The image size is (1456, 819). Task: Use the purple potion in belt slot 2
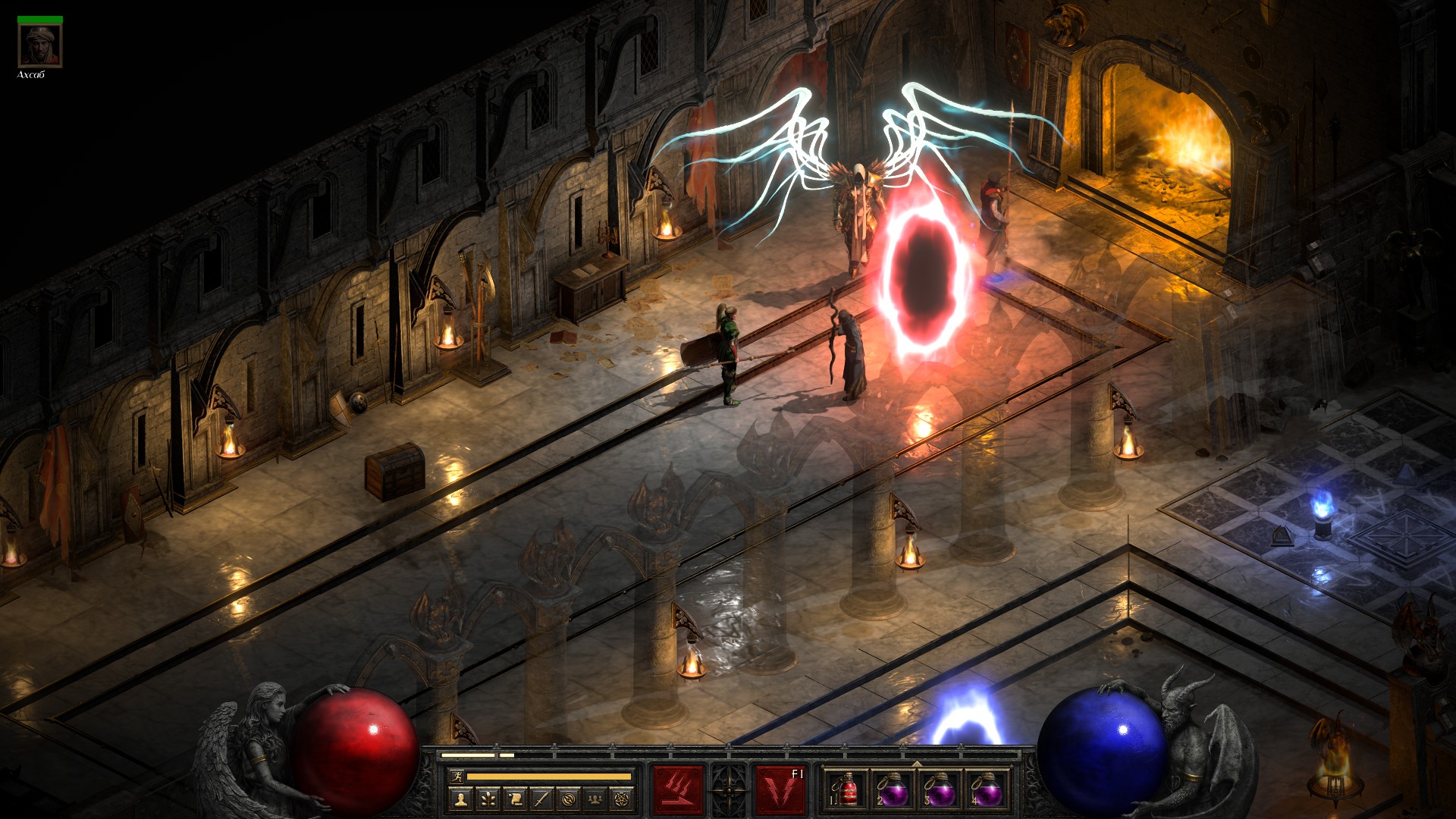[893, 791]
